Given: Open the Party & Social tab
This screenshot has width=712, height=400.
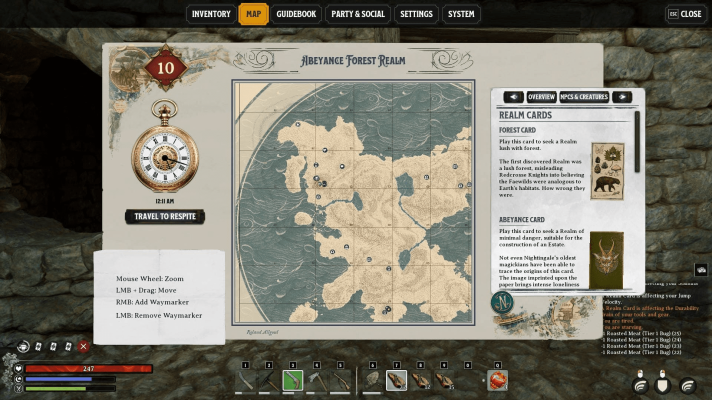Looking at the screenshot, I should coord(358,14).
